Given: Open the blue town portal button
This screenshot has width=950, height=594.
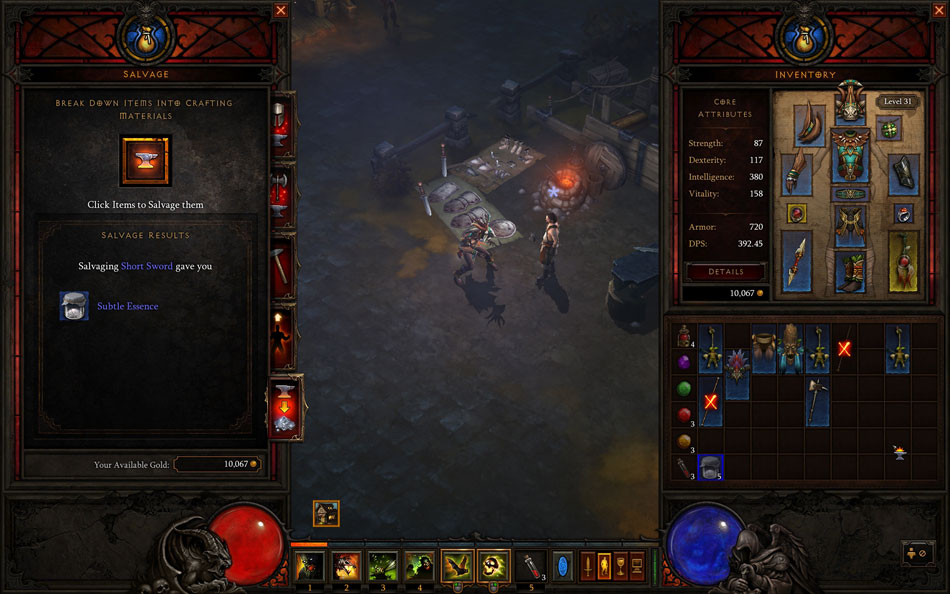Looking at the screenshot, I should tap(563, 566).
